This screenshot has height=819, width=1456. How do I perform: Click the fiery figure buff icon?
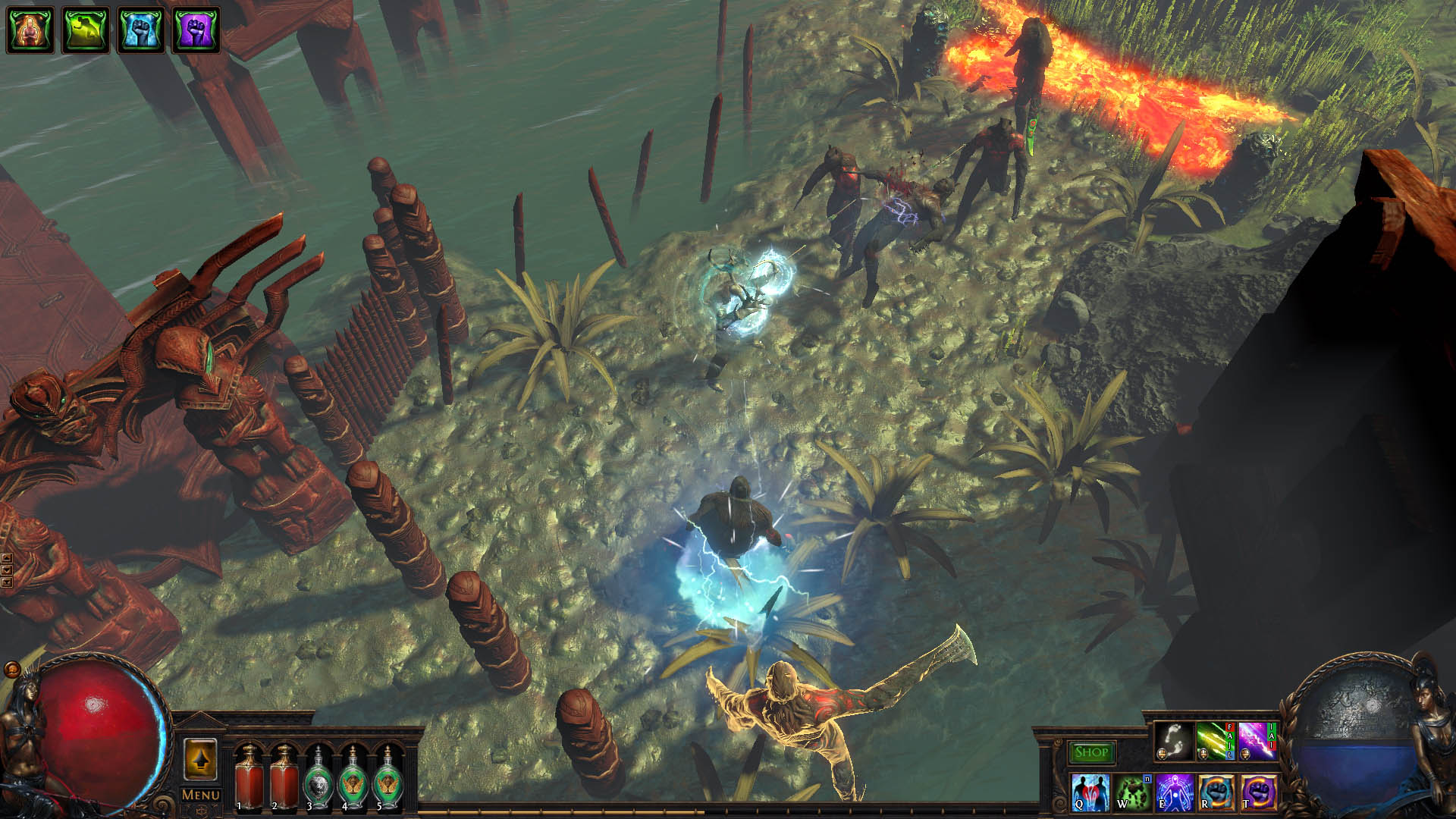tap(30, 30)
